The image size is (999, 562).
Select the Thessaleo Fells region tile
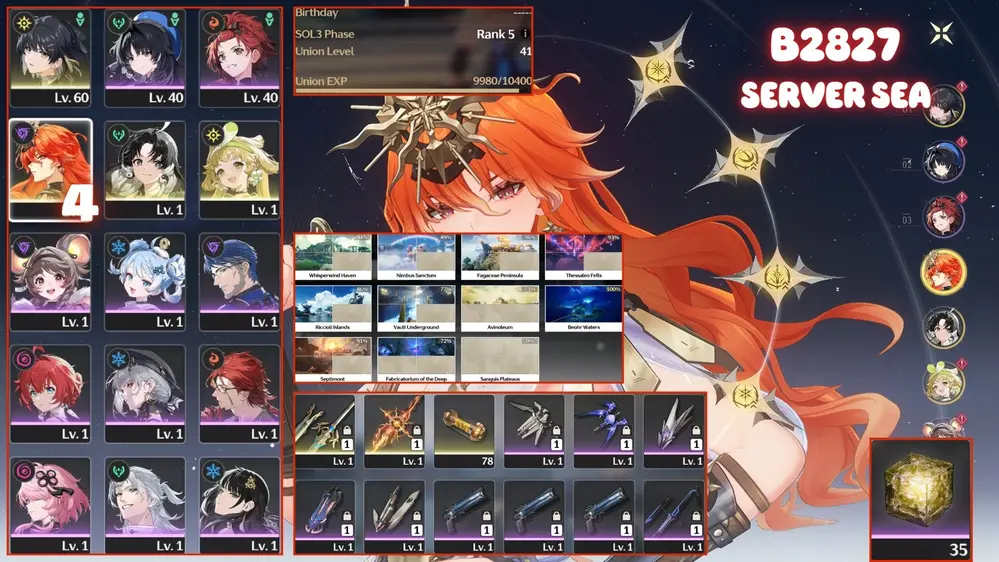coord(584,258)
